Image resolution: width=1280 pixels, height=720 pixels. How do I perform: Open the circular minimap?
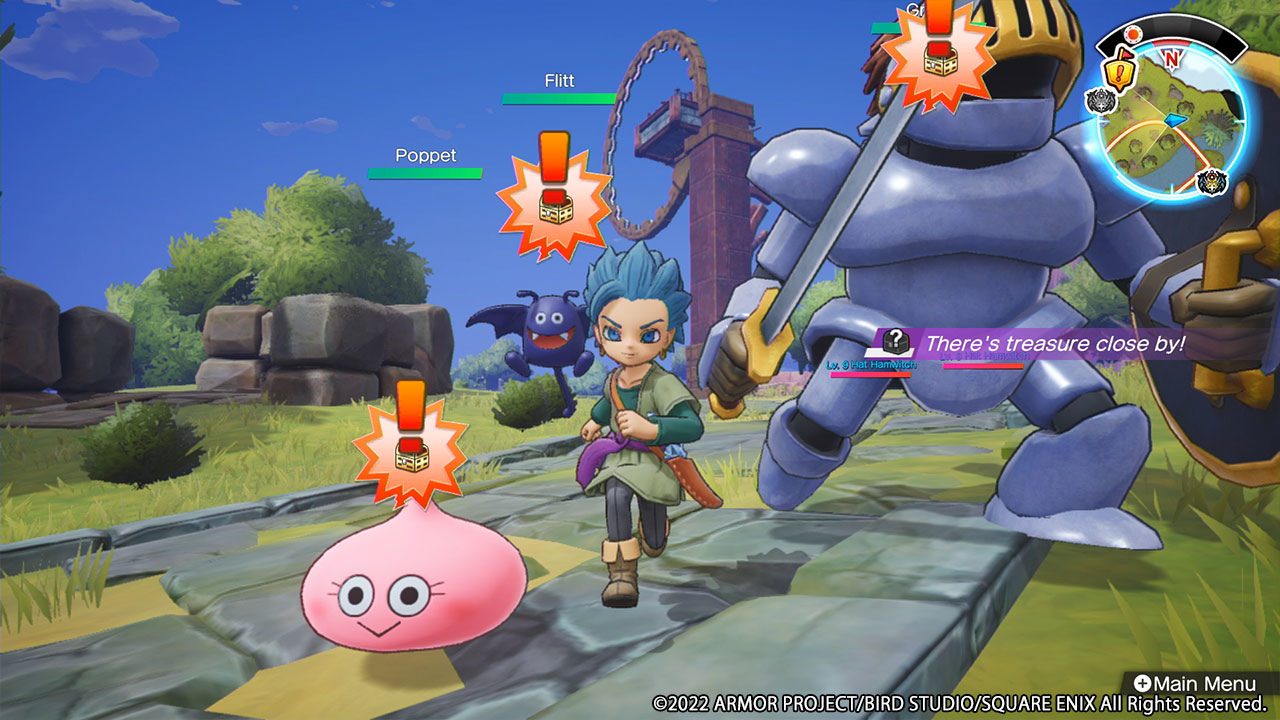tap(1172, 124)
